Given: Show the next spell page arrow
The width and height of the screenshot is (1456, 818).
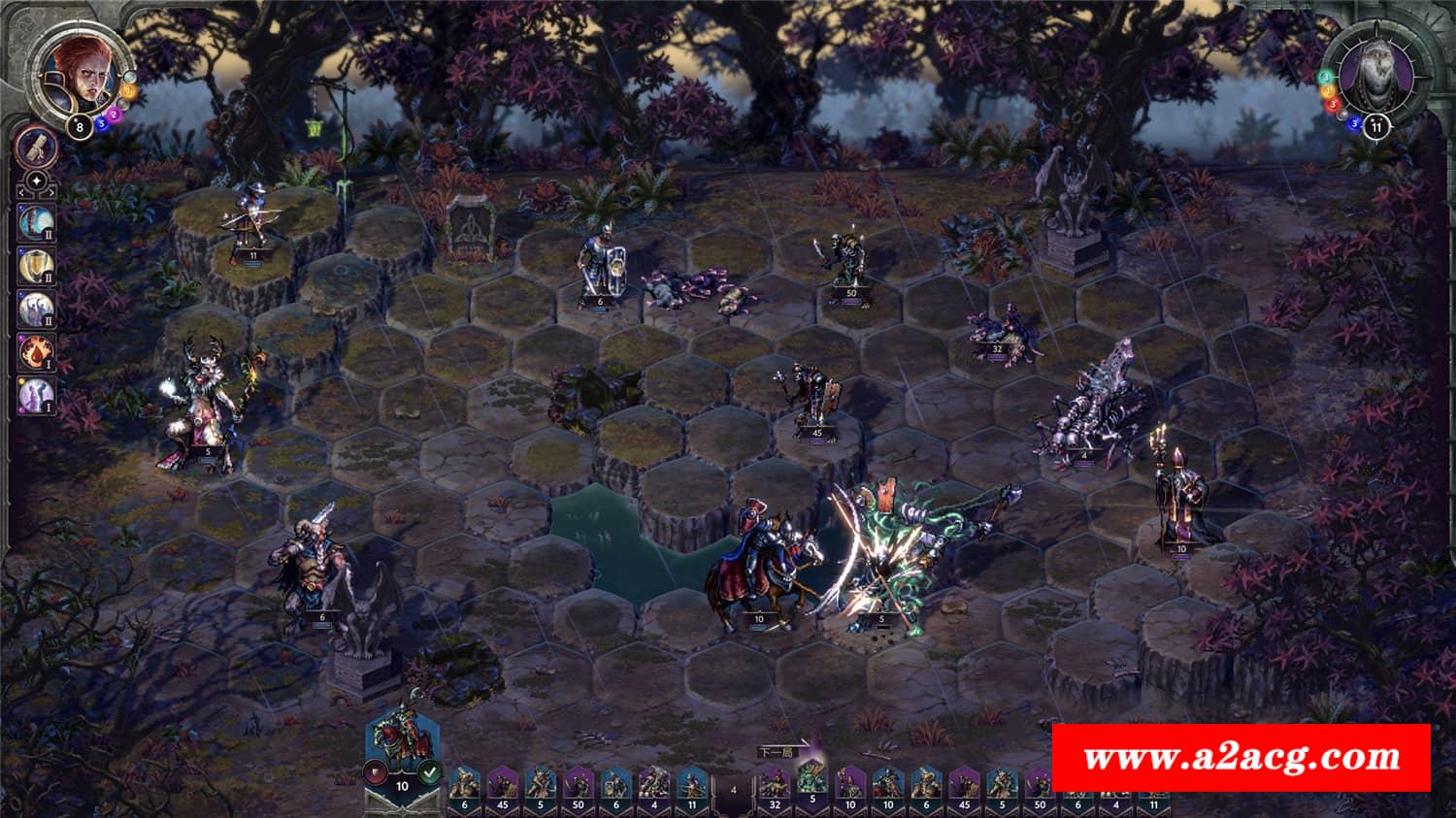Looking at the screenshot, I should pos(51,181).
